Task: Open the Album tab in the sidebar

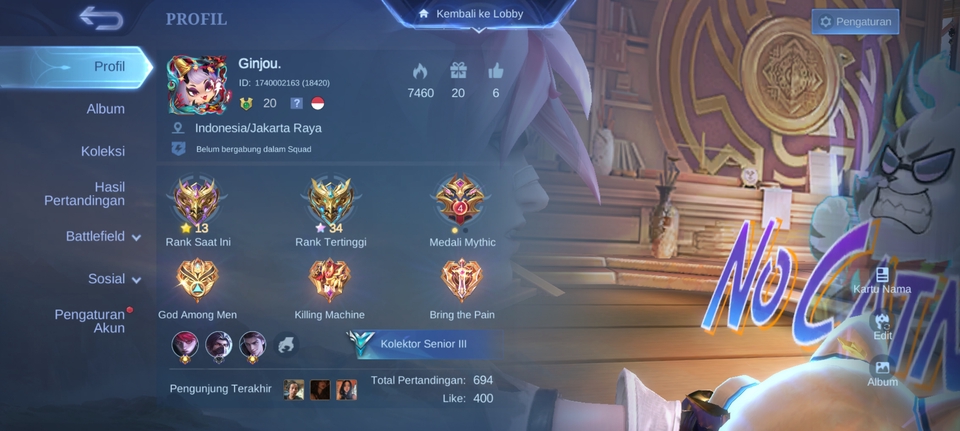Action: pos(105,108)
